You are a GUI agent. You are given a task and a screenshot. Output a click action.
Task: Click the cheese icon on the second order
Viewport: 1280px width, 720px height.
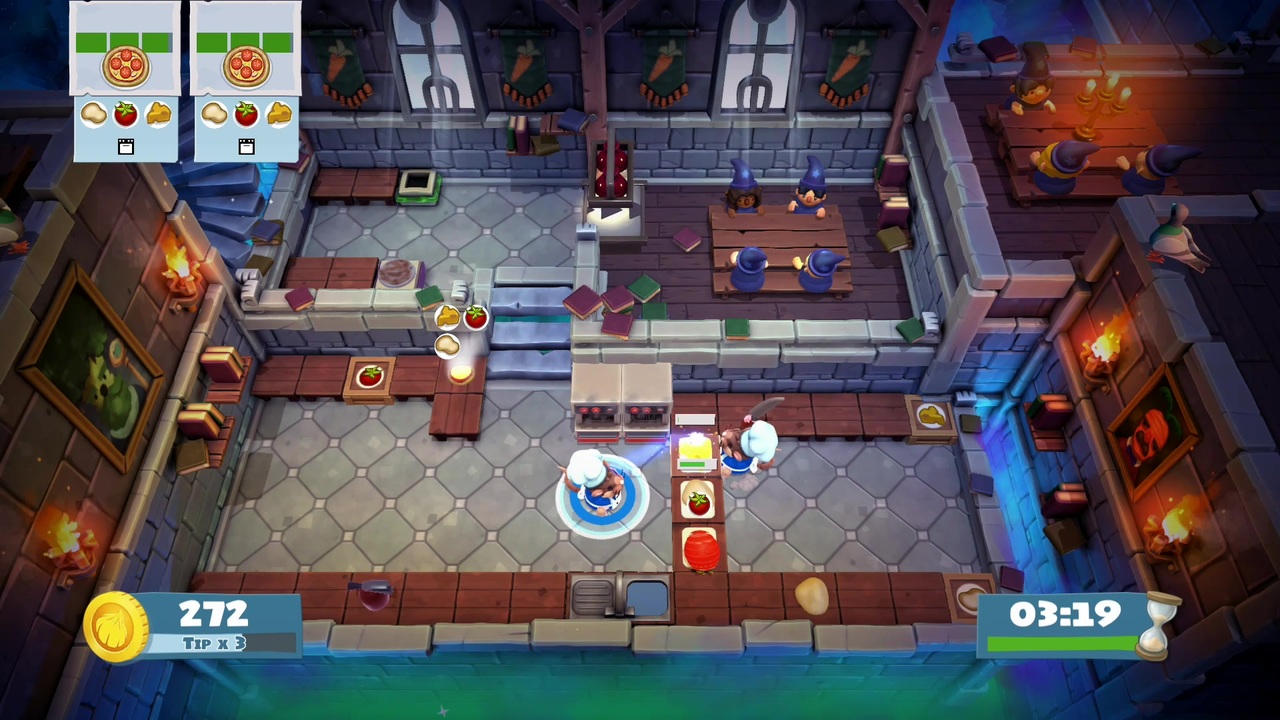[278, 113]
